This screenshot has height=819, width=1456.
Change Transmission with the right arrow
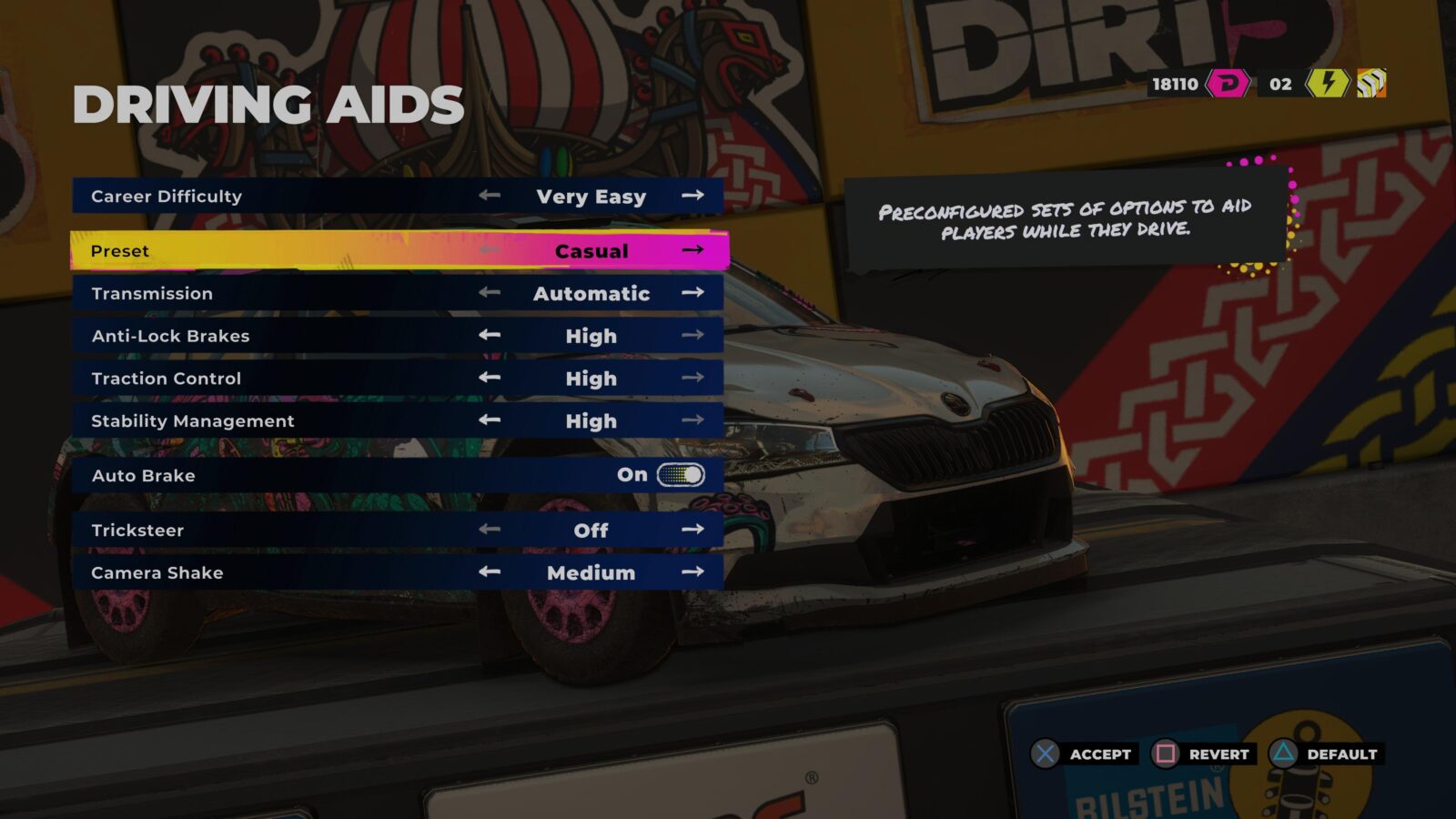pos(692,292)
